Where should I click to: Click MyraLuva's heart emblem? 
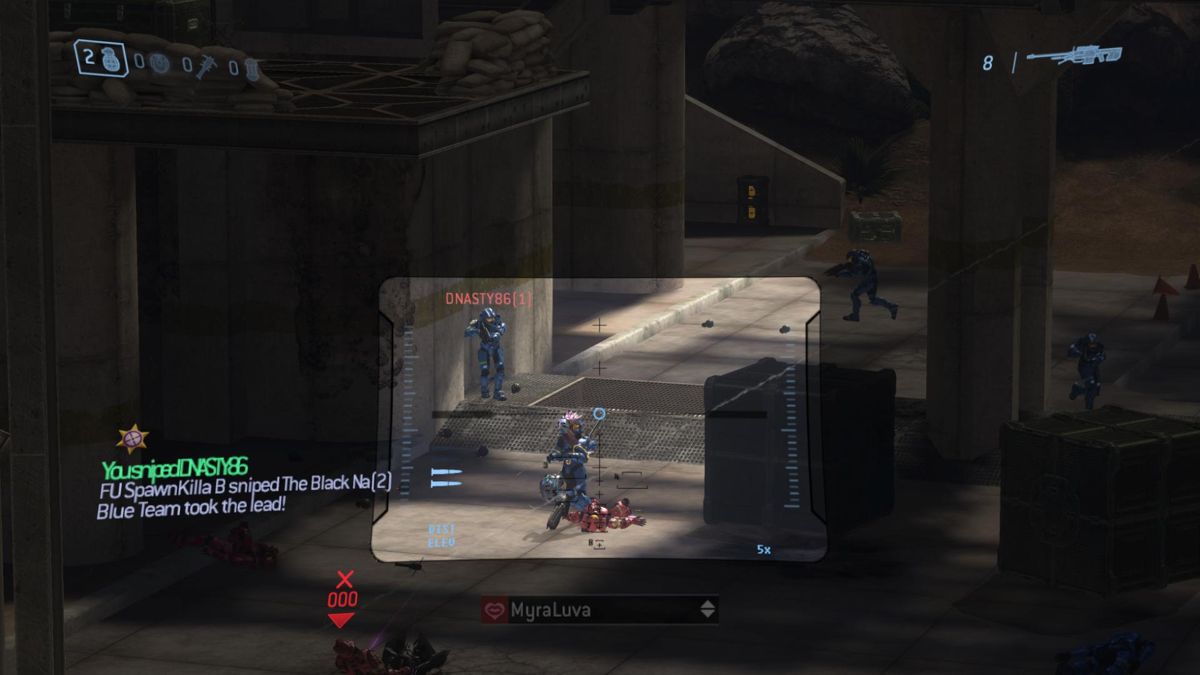(495, 609)
